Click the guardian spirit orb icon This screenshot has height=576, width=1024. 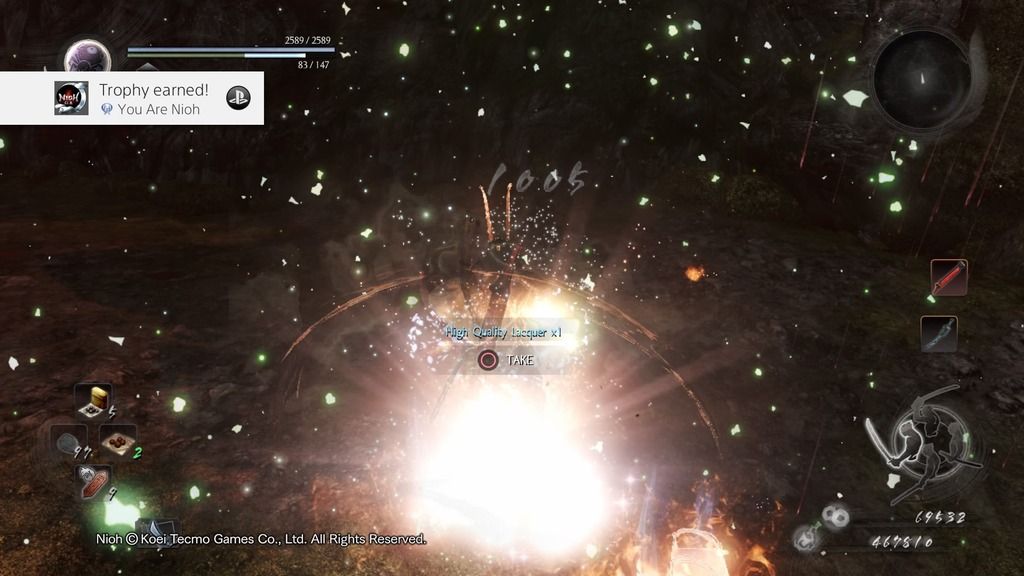click(87, 55)
